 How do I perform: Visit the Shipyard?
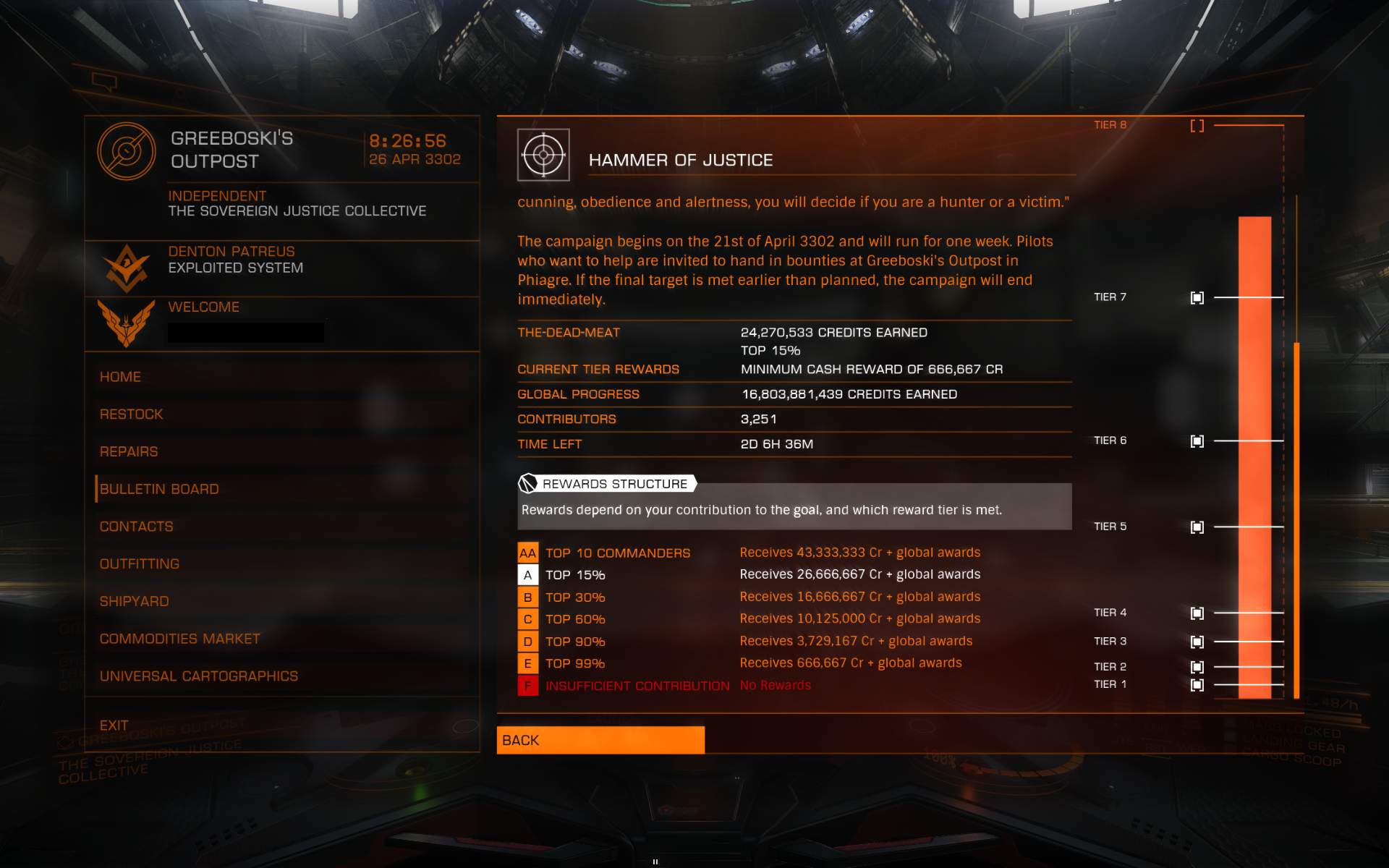135,602
